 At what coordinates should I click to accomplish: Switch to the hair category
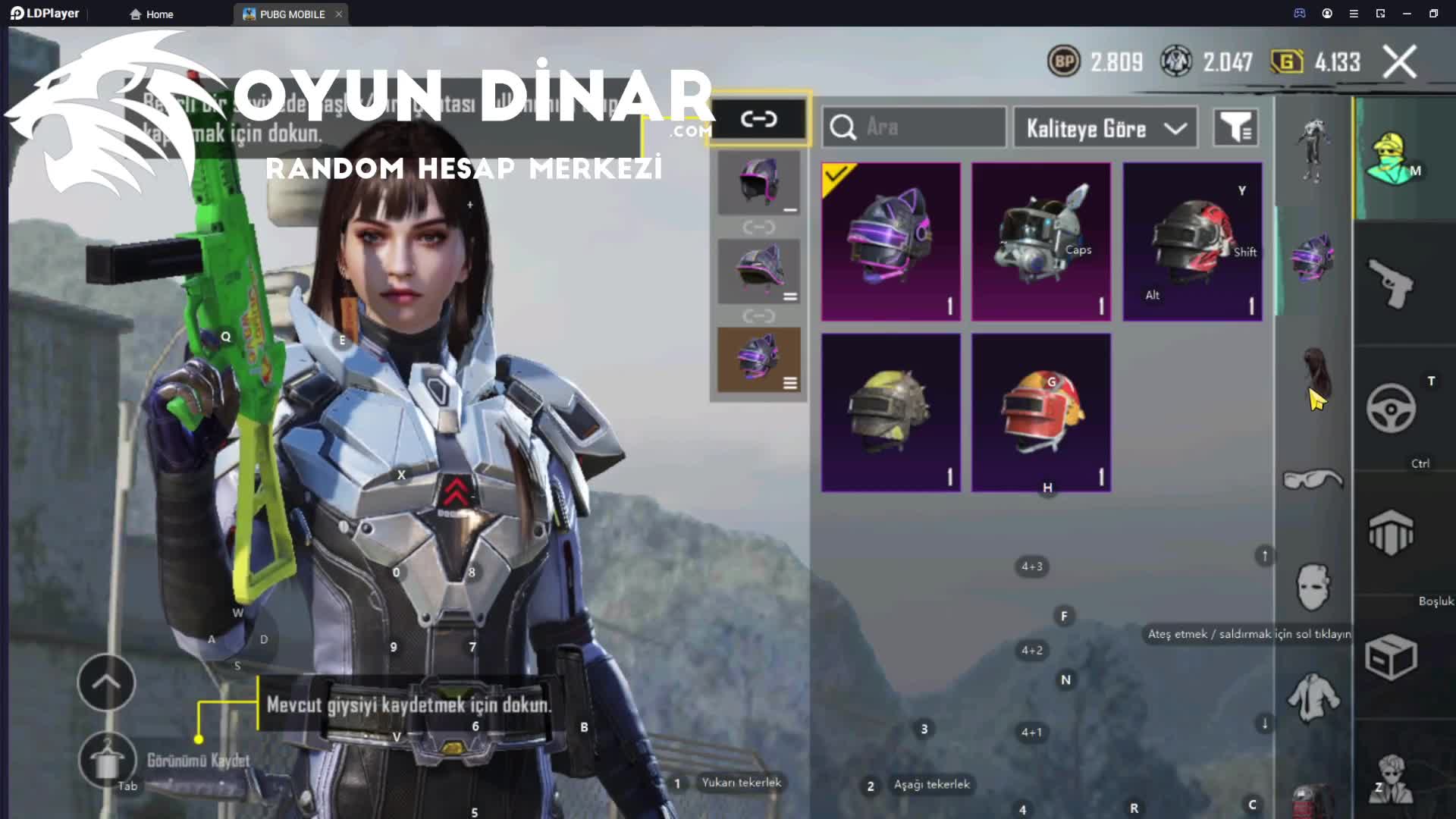tap(1314, 373)
